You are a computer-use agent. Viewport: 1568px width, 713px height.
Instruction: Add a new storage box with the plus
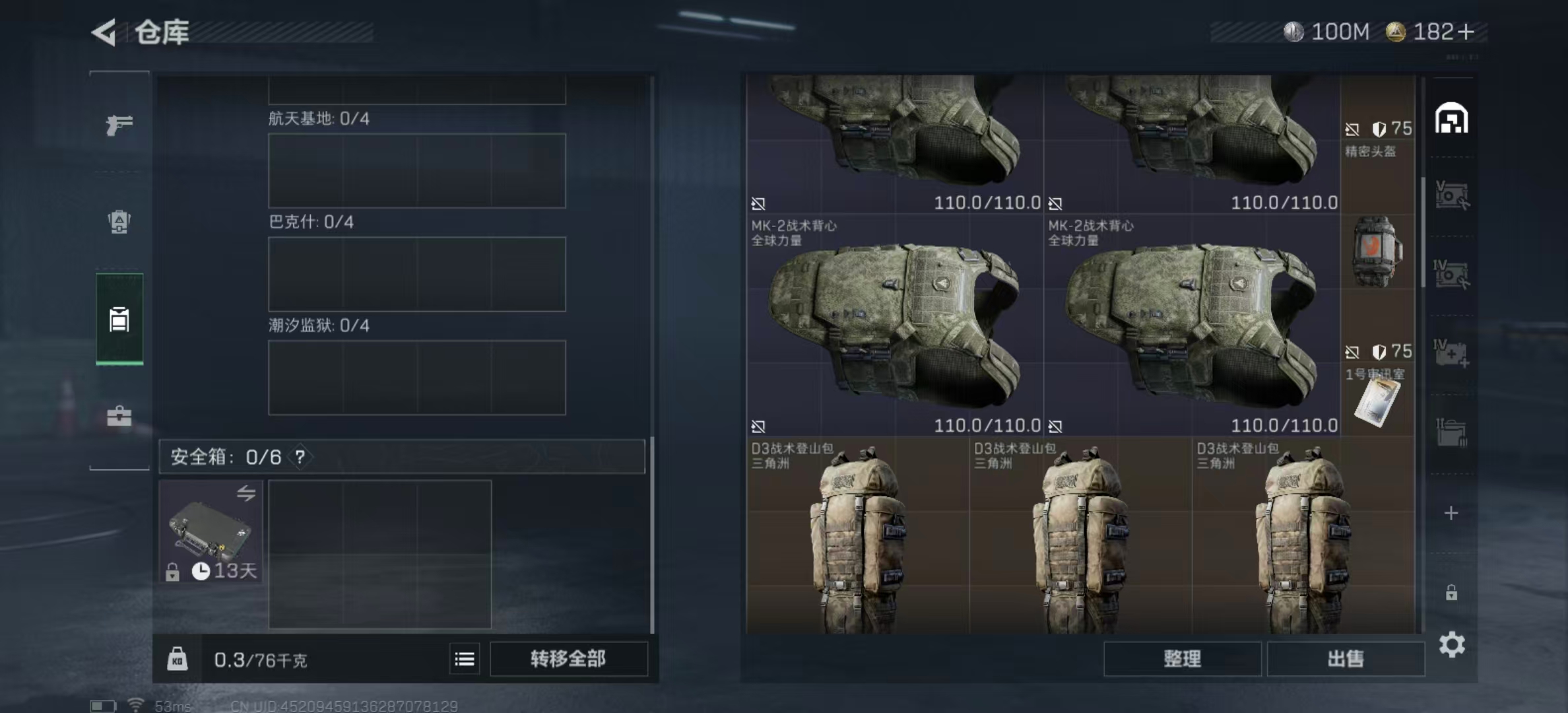[x=1451, y=513]
